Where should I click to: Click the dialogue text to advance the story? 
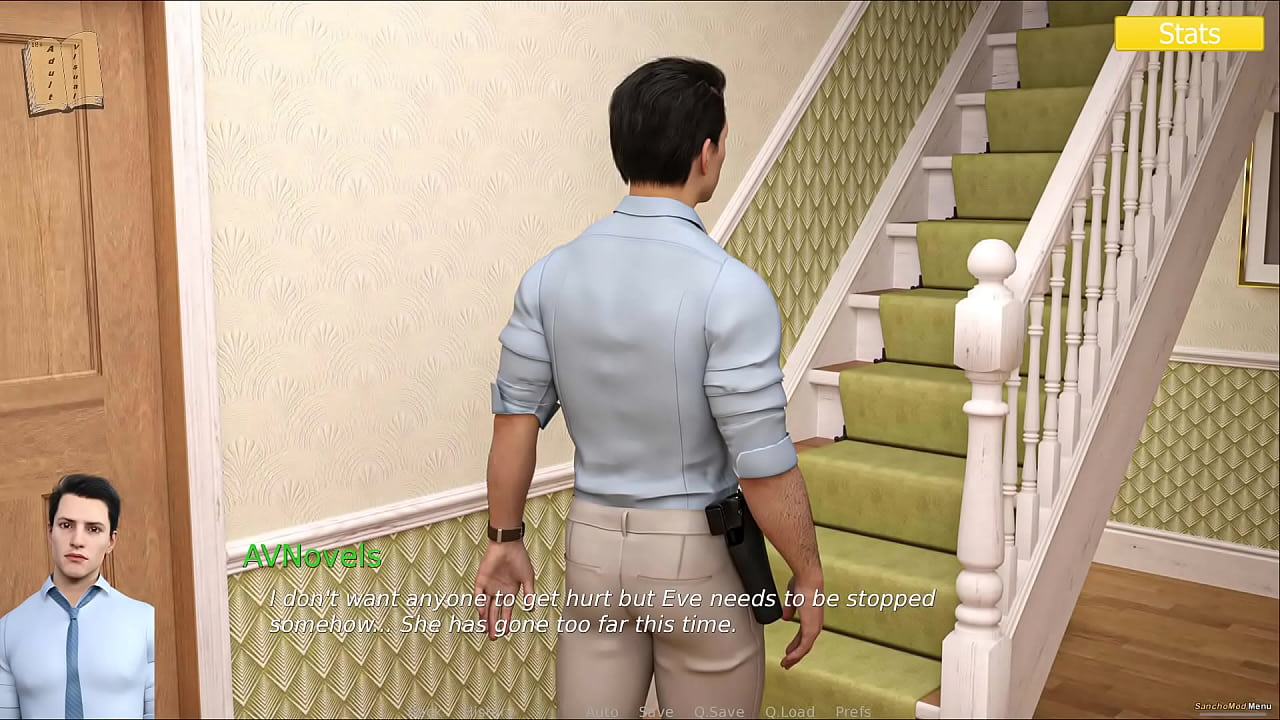(600, 610)
